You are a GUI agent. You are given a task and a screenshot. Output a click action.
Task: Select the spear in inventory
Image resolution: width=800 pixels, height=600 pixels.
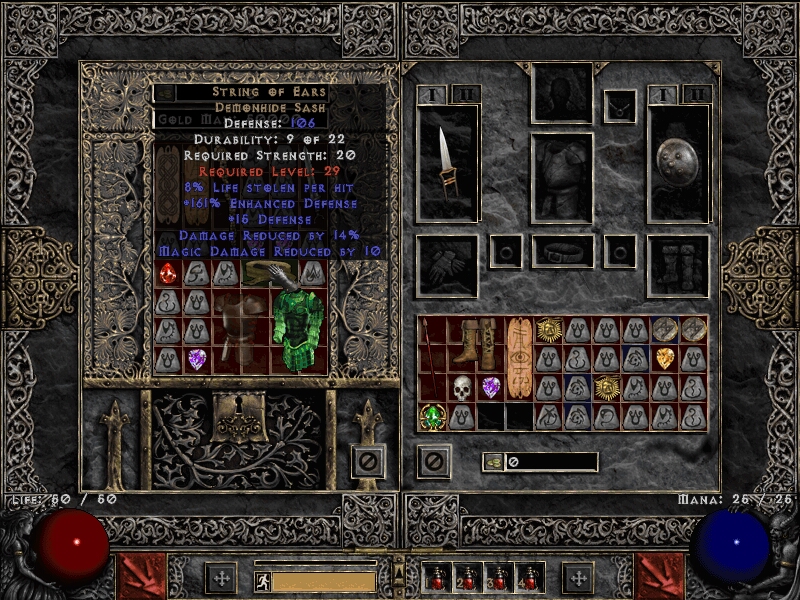(432, 358)
